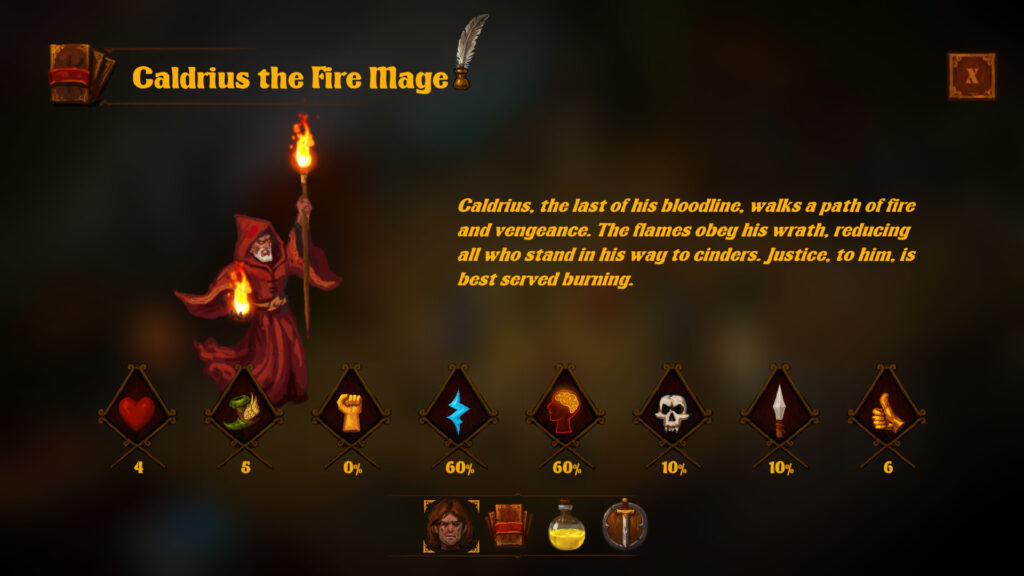Viewport: 1024px width, 576px height.
Task: Select the red heart health stat
Action: [137, 412]
